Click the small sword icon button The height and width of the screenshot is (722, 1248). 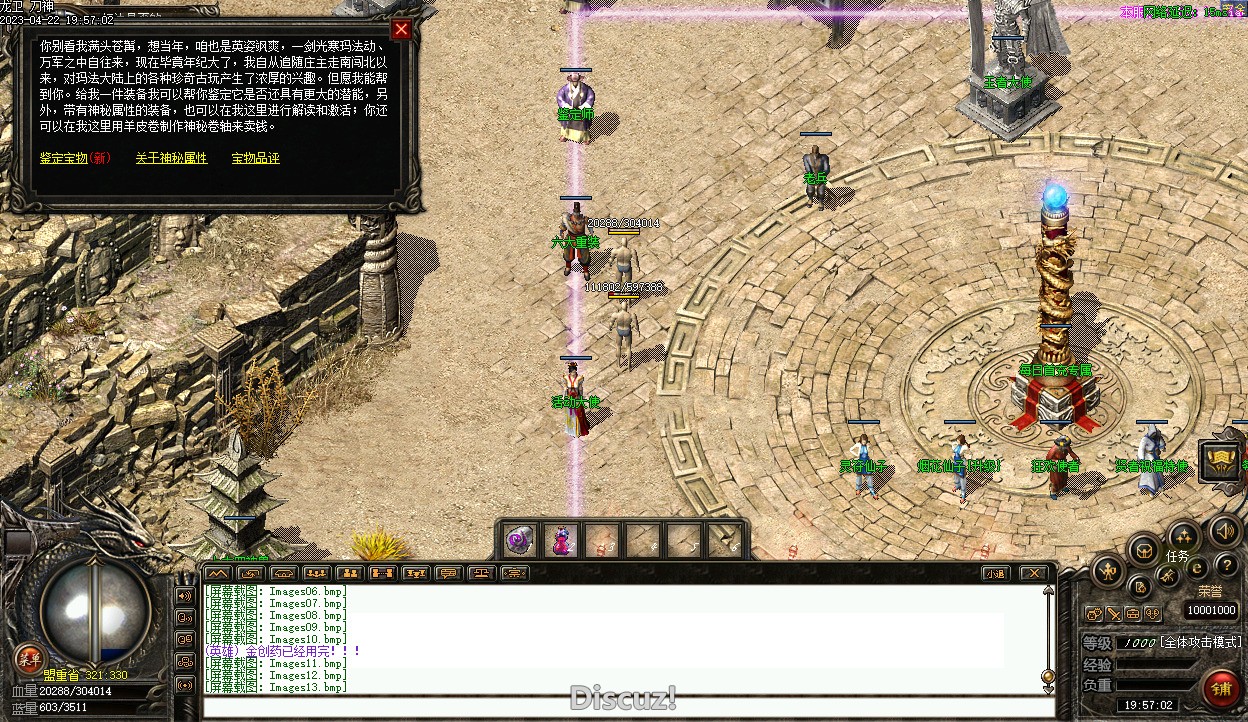(1113, 613)
